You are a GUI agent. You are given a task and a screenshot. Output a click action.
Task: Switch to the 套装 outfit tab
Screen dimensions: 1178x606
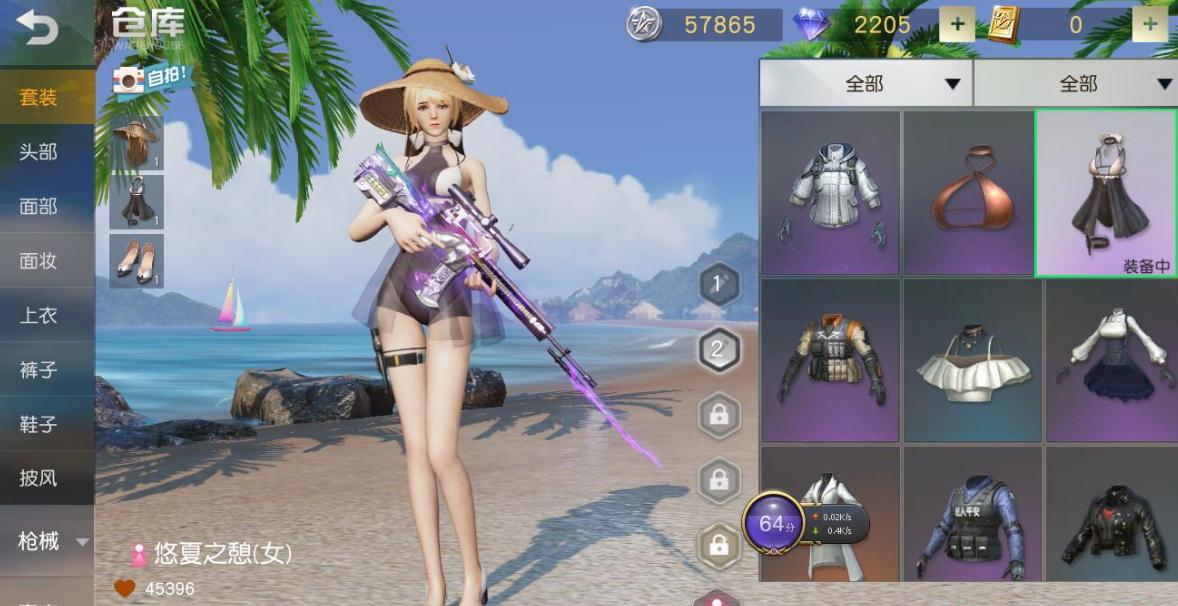click(x=39, y=97)
